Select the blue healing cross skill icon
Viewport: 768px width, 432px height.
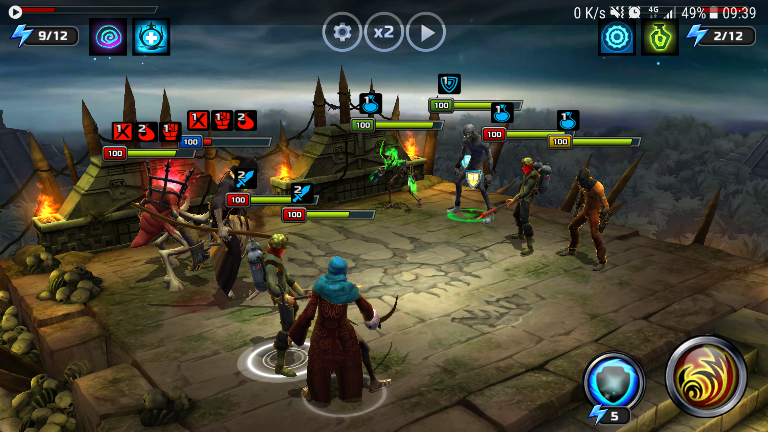click(151, 37)
